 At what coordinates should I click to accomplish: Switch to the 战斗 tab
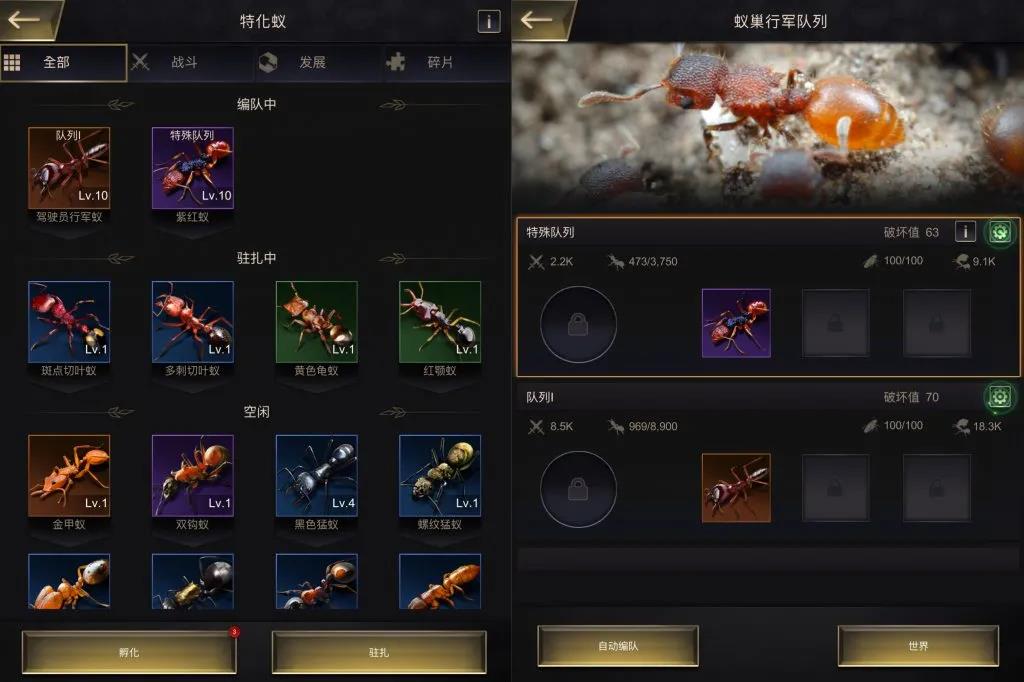coord(185,62)
